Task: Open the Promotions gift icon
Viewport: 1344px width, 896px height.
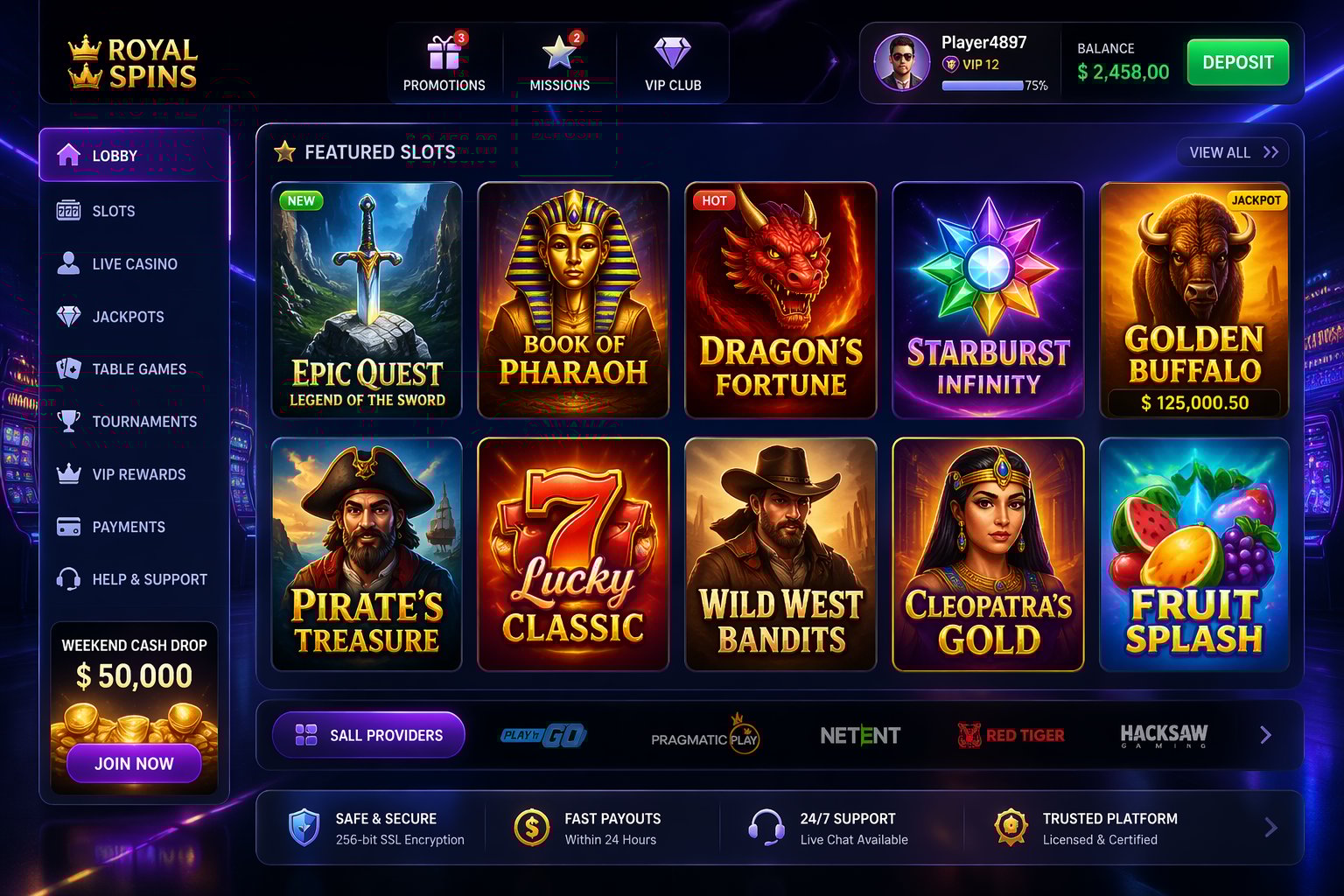Action: (x=444, y=52)
